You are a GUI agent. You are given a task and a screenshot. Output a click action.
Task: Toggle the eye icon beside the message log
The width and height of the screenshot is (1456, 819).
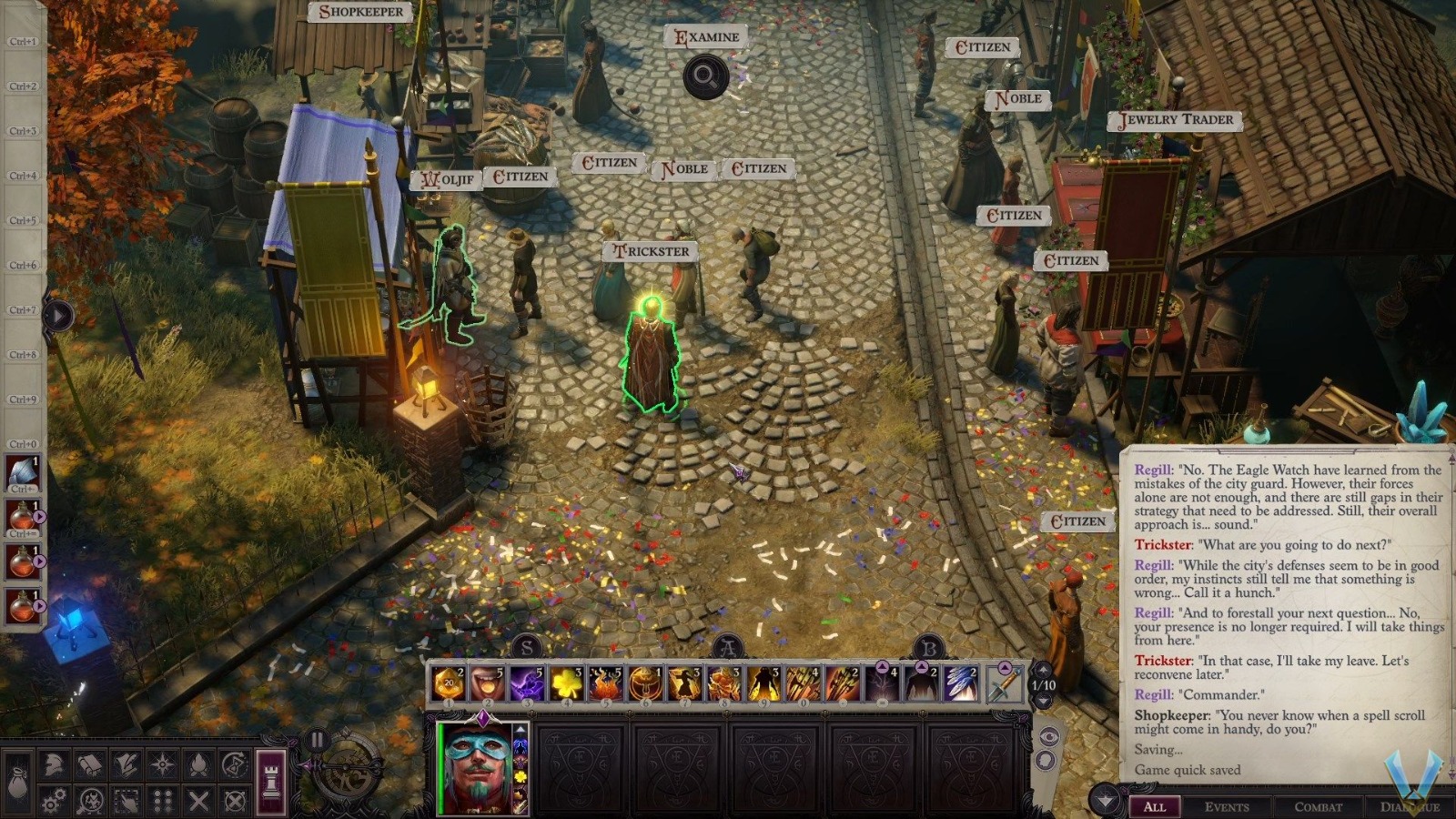pos(1049,736)
